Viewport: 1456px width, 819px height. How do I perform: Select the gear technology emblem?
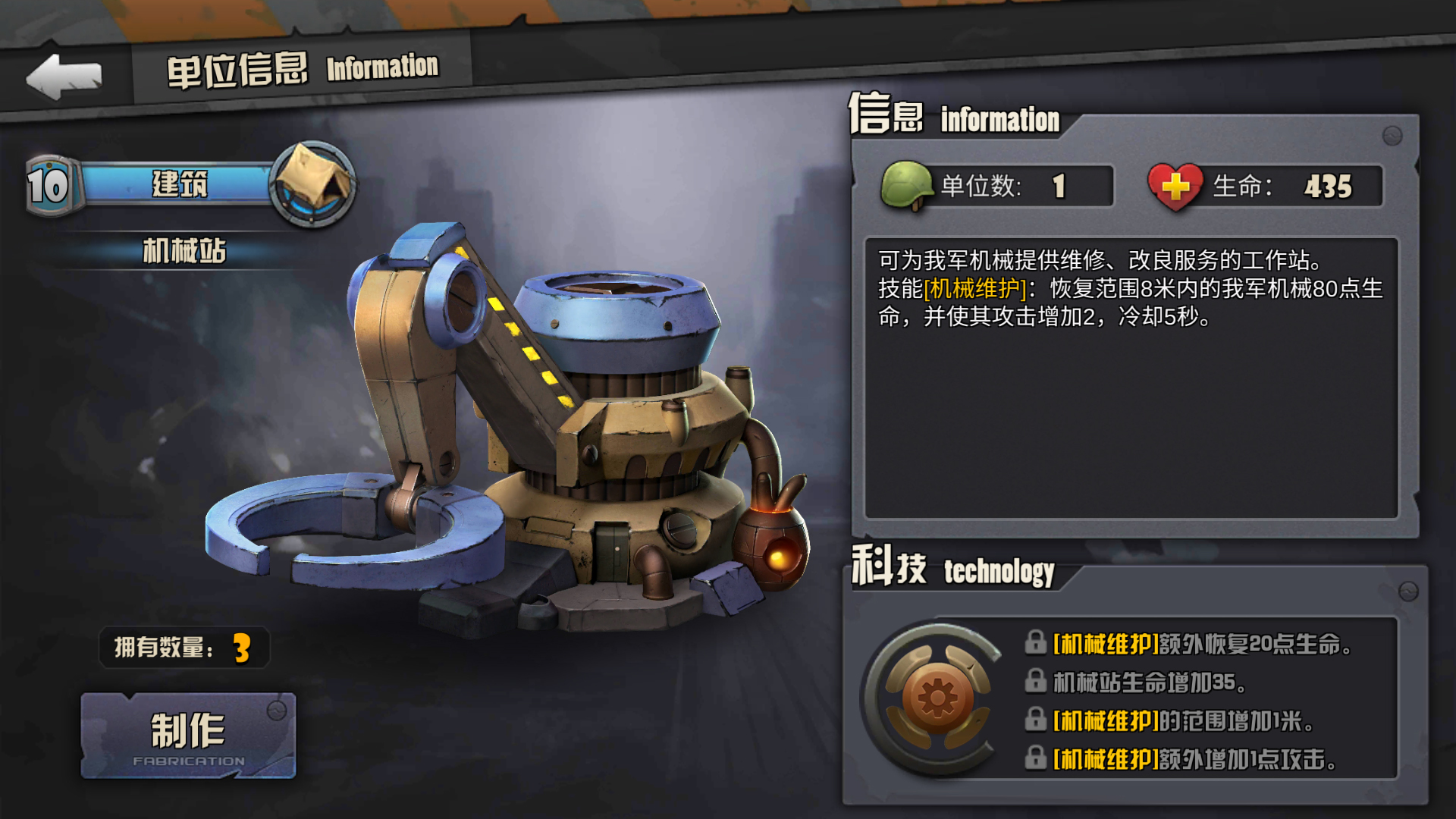click(x=937, y=698)
